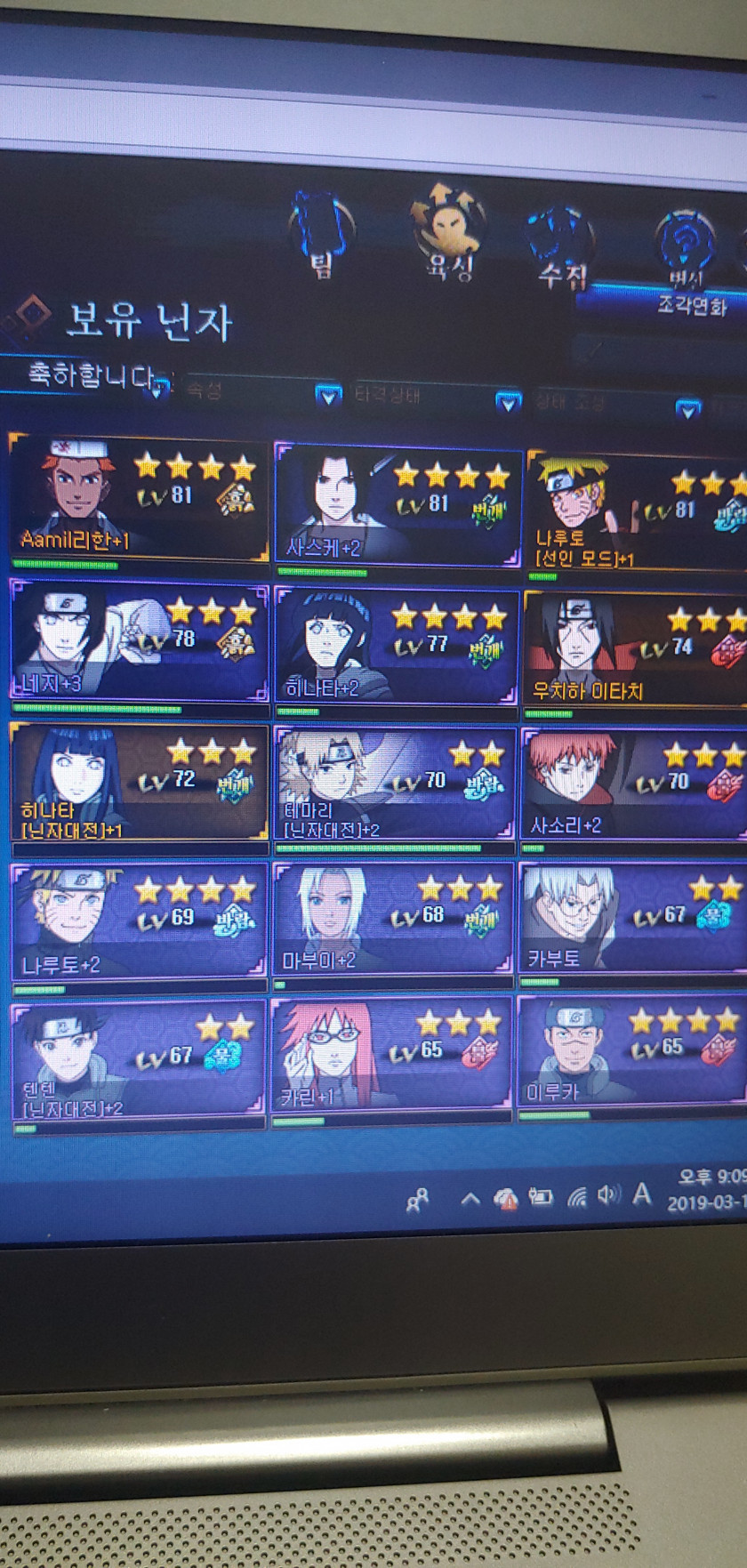Open the 팀 (Team) tab
The image size is (747, 1568).
click(322, 233)
